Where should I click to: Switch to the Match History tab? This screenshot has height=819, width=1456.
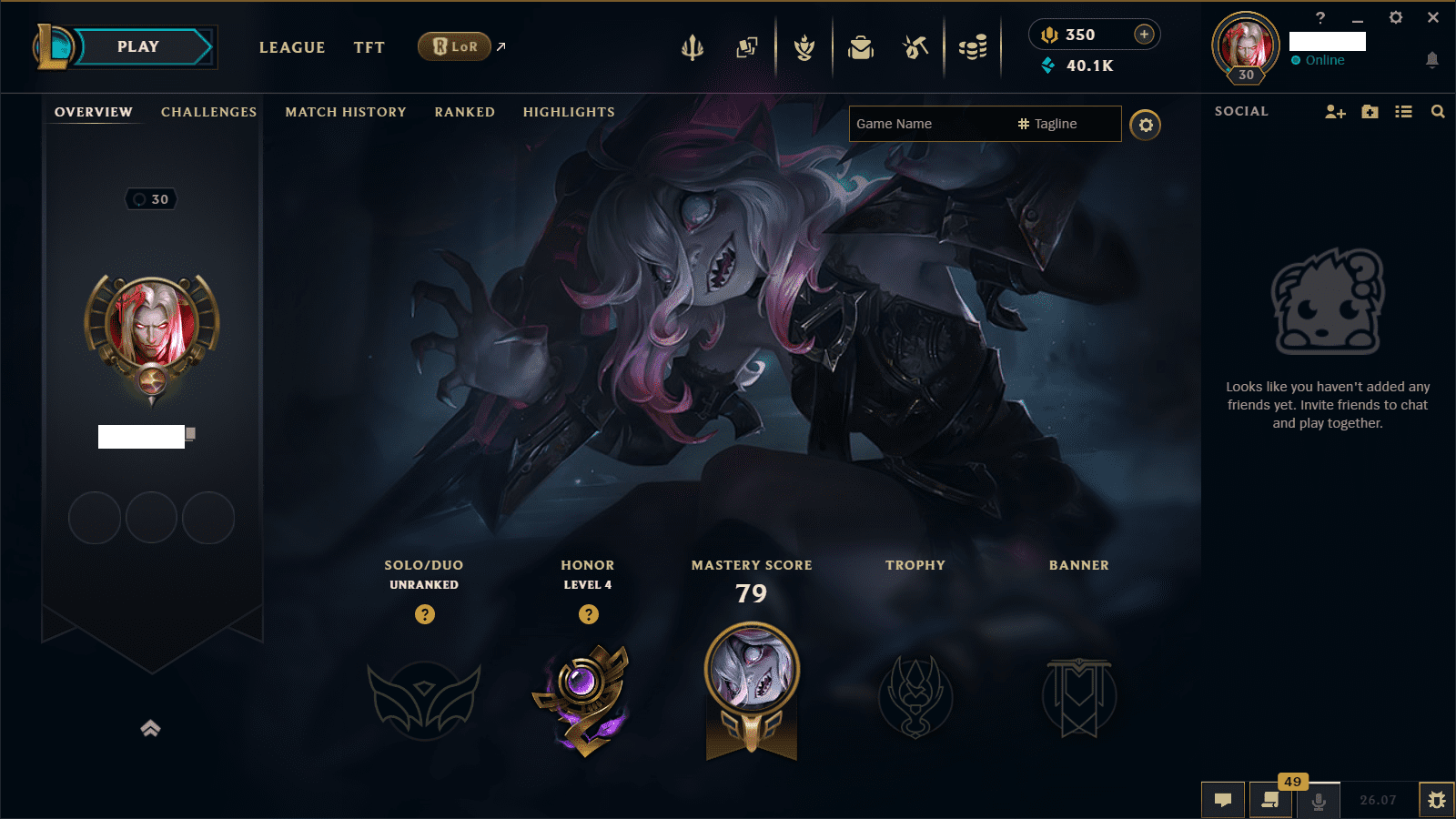[x=345, y=112]
